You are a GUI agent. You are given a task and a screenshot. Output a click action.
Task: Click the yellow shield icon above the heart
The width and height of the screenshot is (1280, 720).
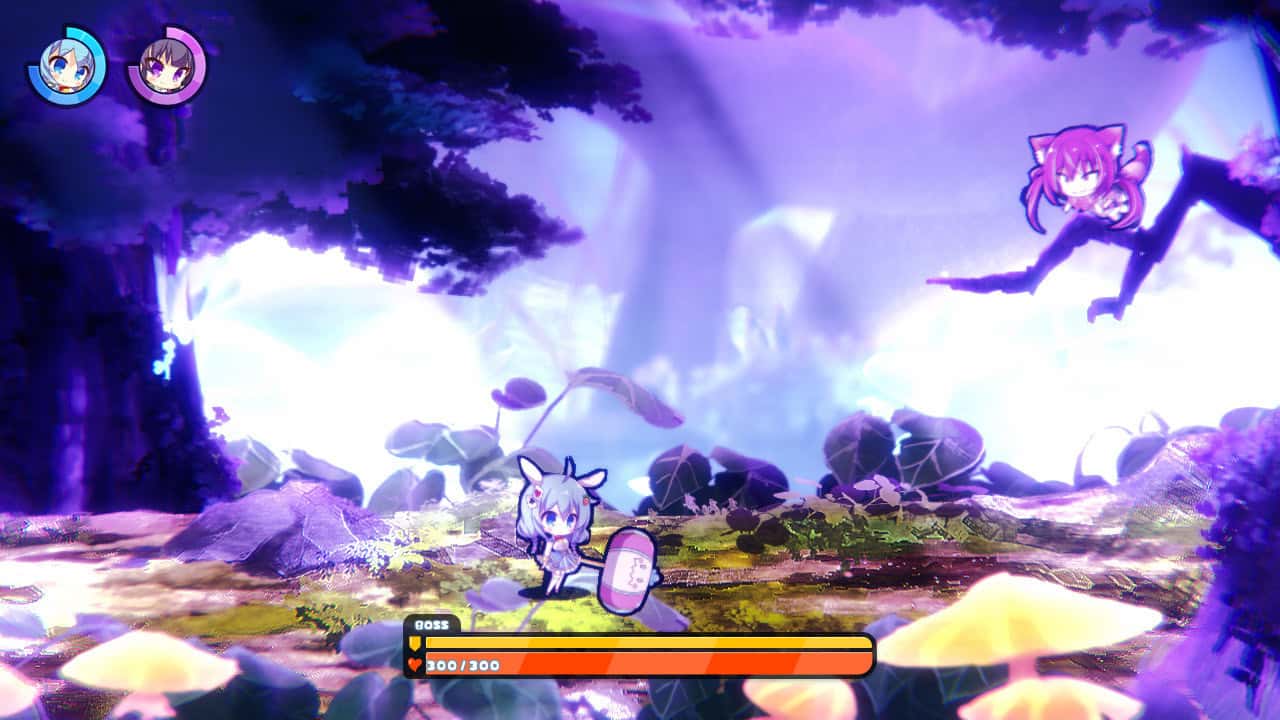[x=415, y=642]
